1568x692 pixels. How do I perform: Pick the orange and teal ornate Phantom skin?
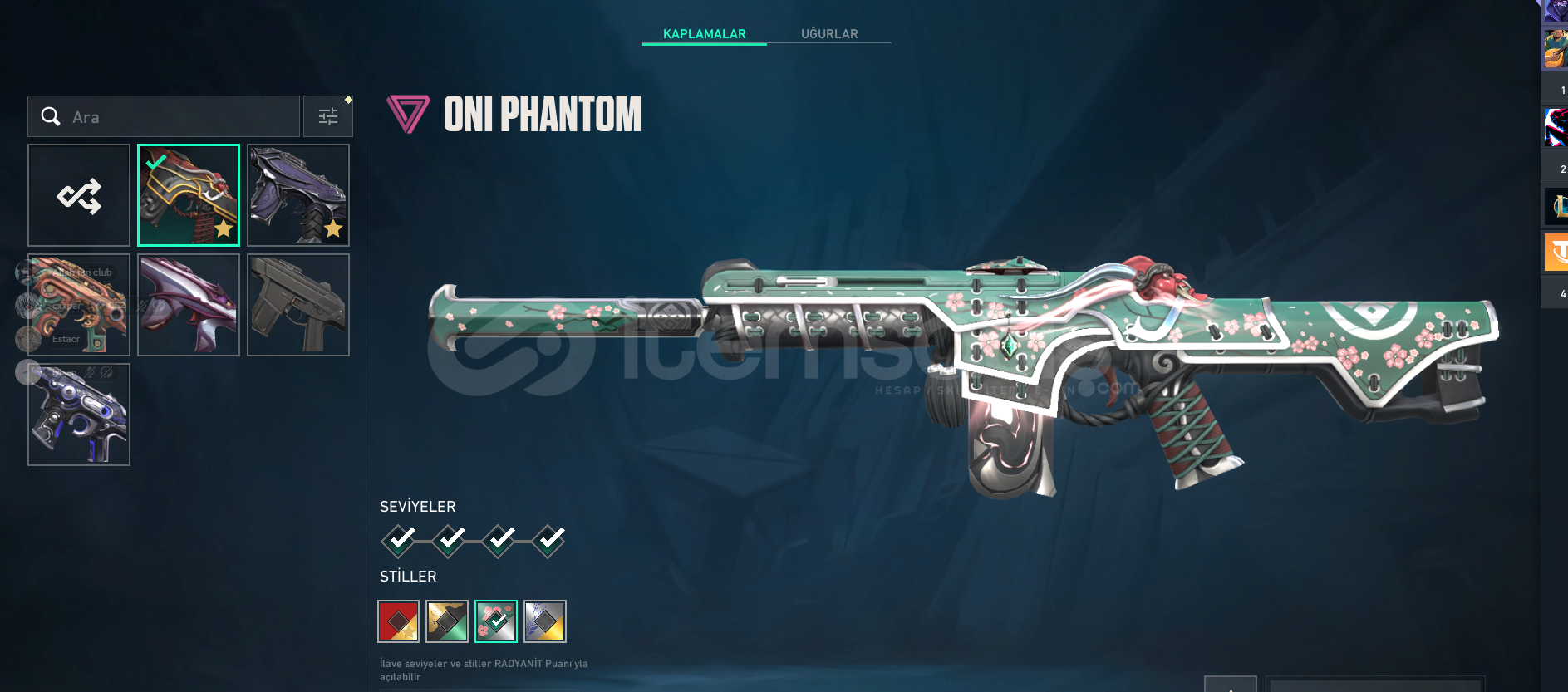point(79,306)
